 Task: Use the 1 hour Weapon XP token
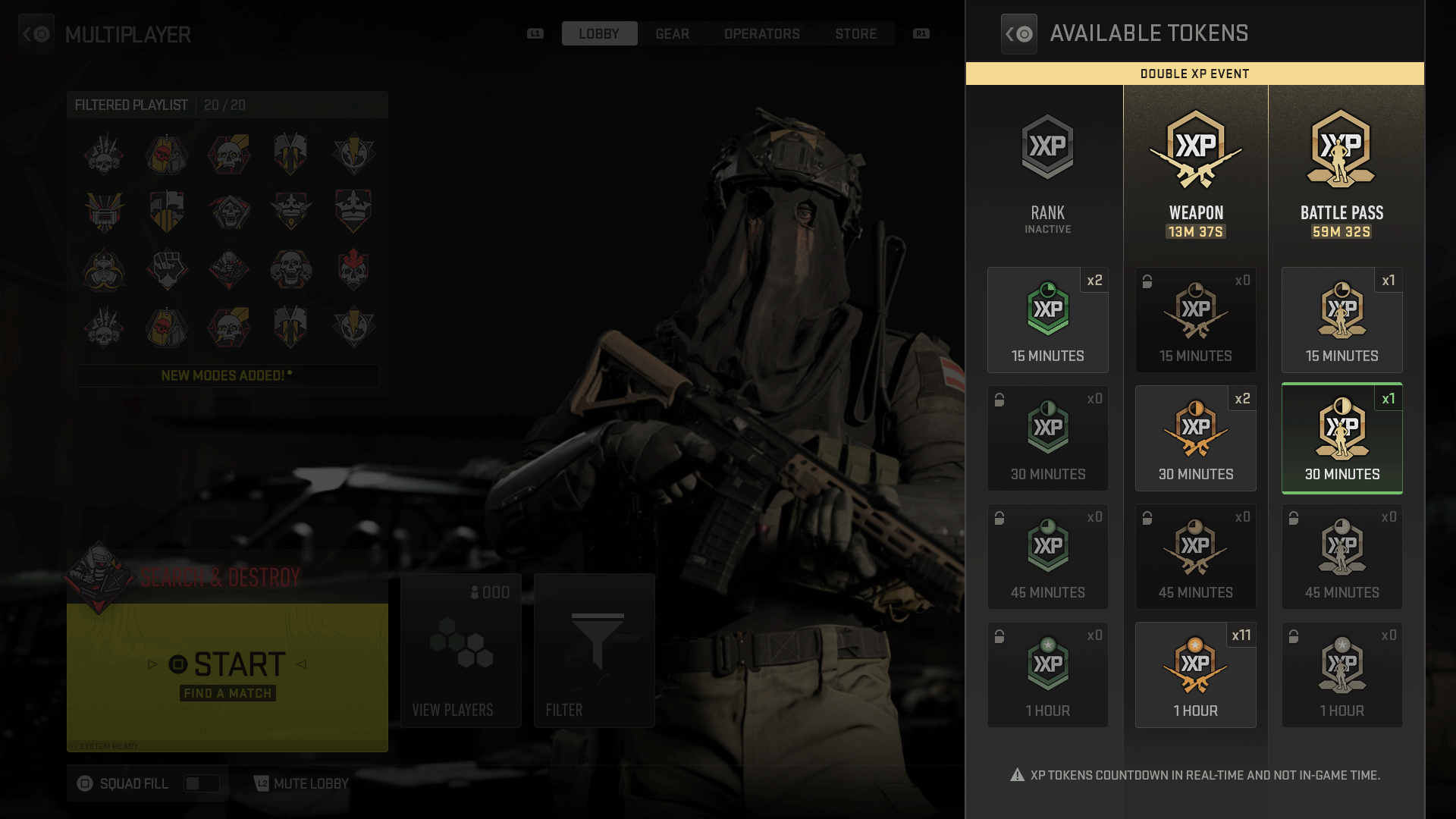(1195, 675)
